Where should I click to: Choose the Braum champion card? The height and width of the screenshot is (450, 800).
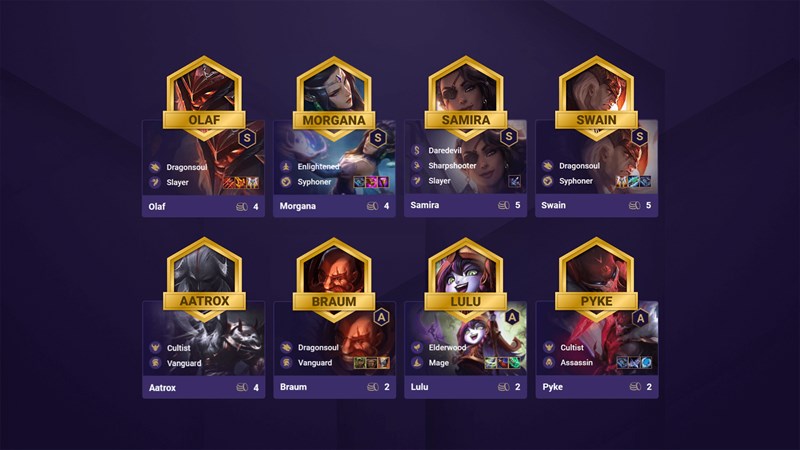tap(334, 350)
